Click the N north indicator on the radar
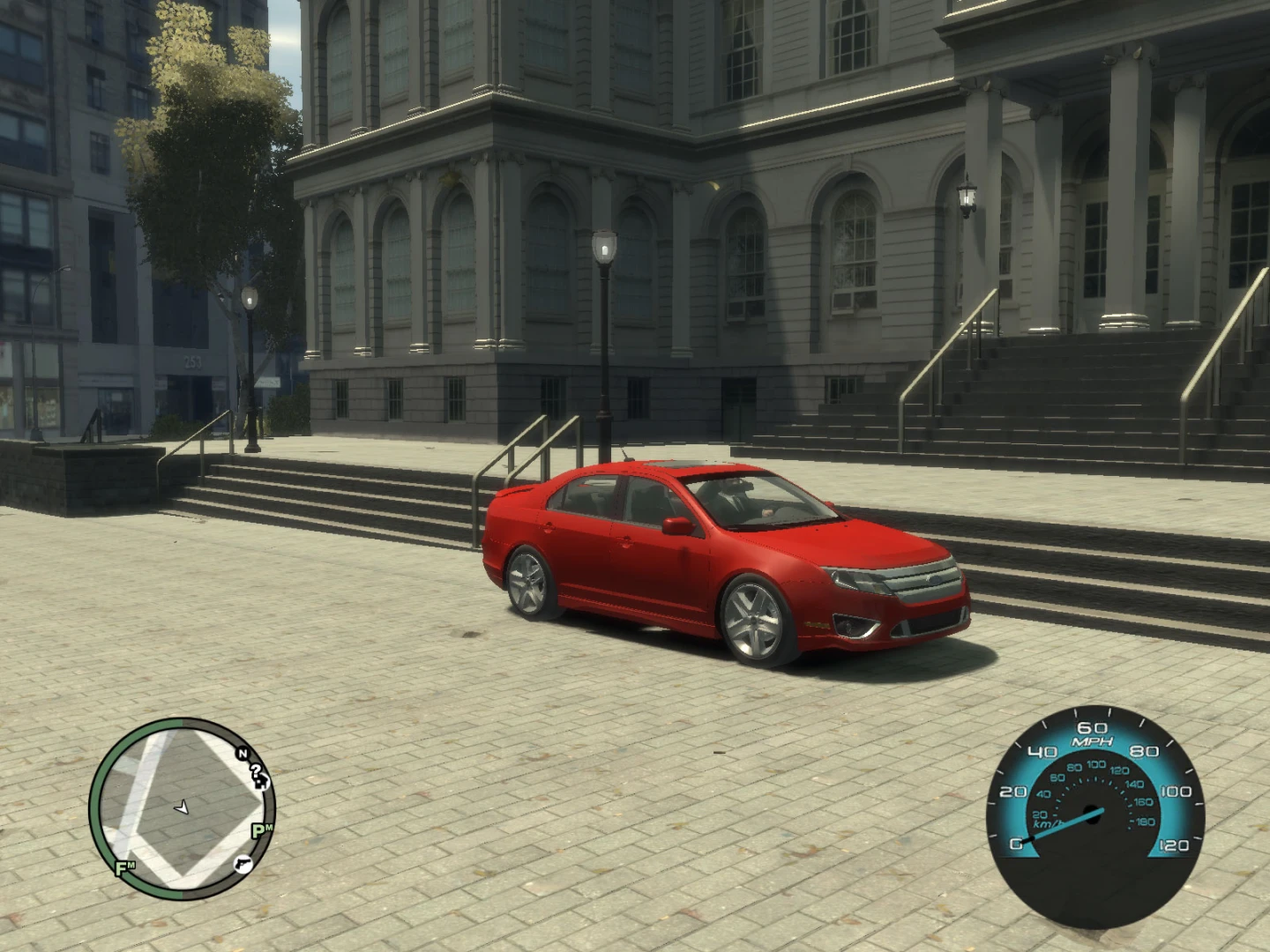The height and width of the screenshot is (952, 1270). tap(243, 754)
